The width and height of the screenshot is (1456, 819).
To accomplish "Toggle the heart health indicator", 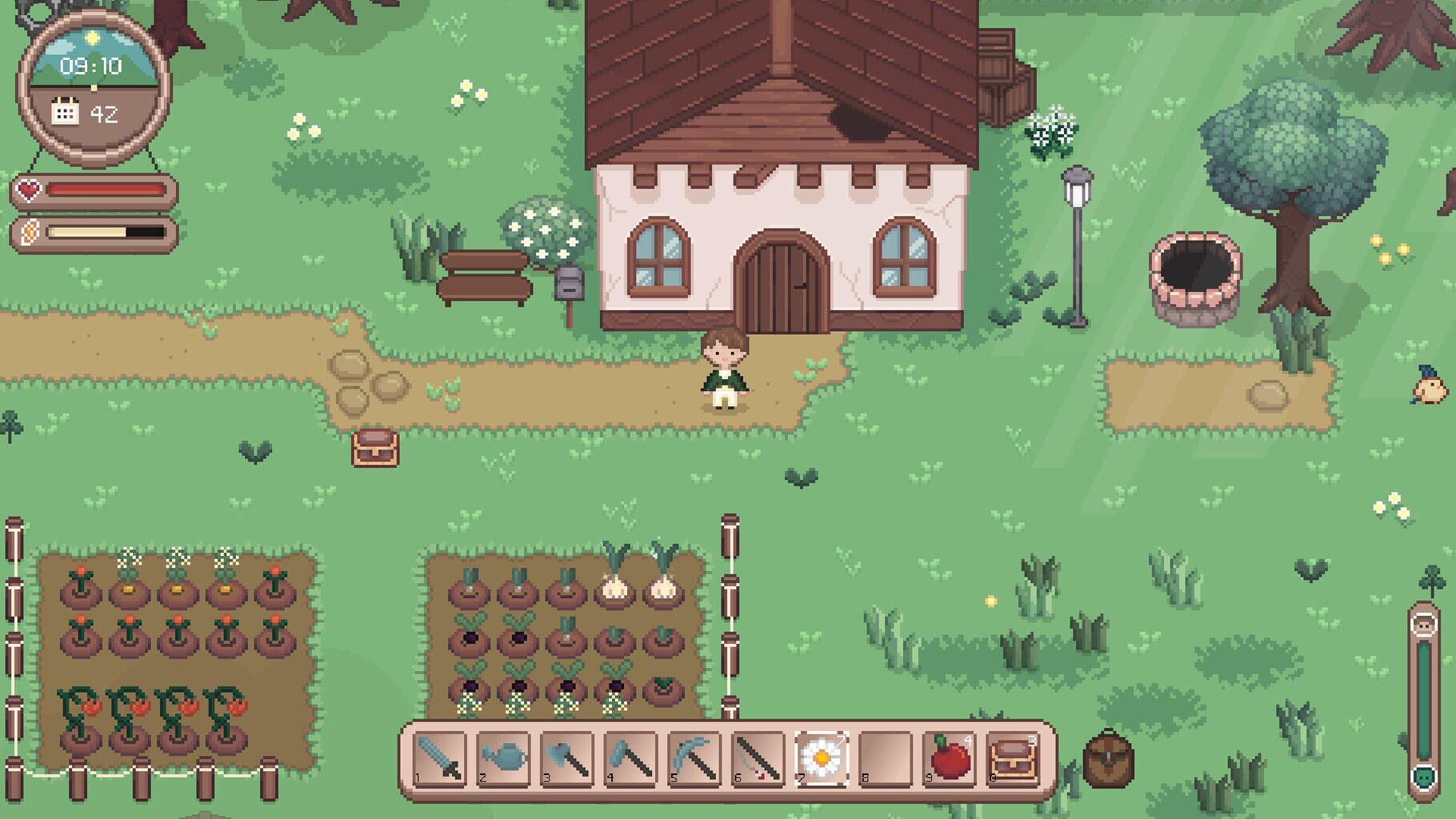I will pyautogui.click(x=28, y=191).
